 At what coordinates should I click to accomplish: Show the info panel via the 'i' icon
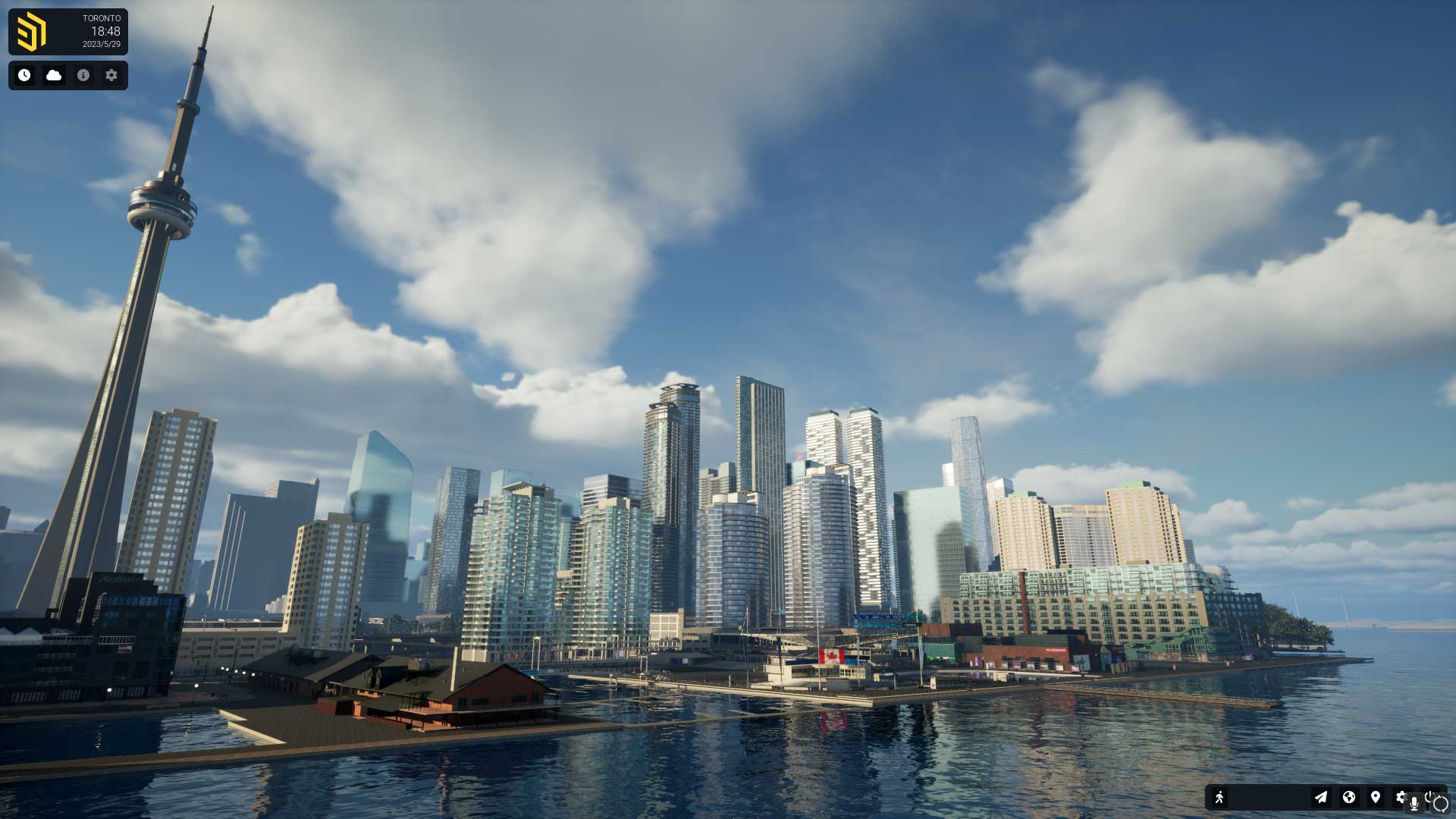coord(83,75)
